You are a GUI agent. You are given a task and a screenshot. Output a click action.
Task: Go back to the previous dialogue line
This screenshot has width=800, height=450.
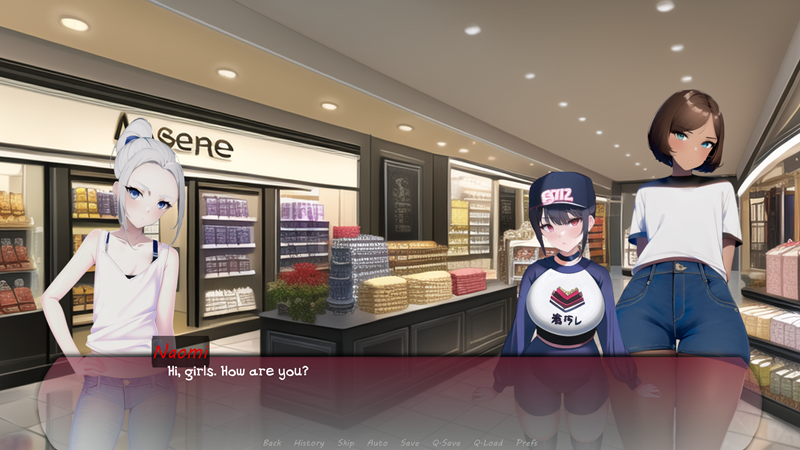tap(272, 442)
